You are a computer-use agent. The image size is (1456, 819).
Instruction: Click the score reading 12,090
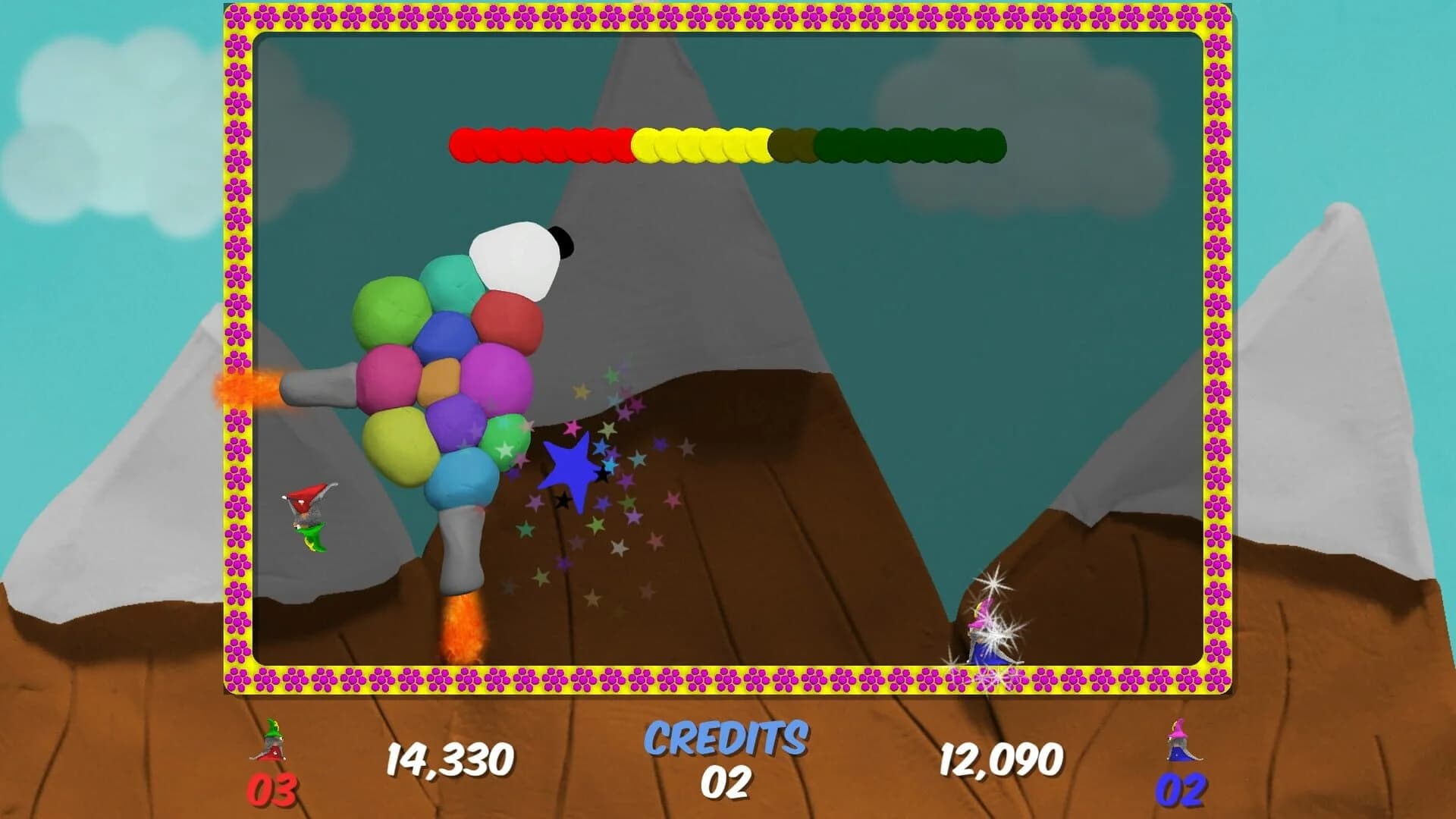tap(1003, 758)
